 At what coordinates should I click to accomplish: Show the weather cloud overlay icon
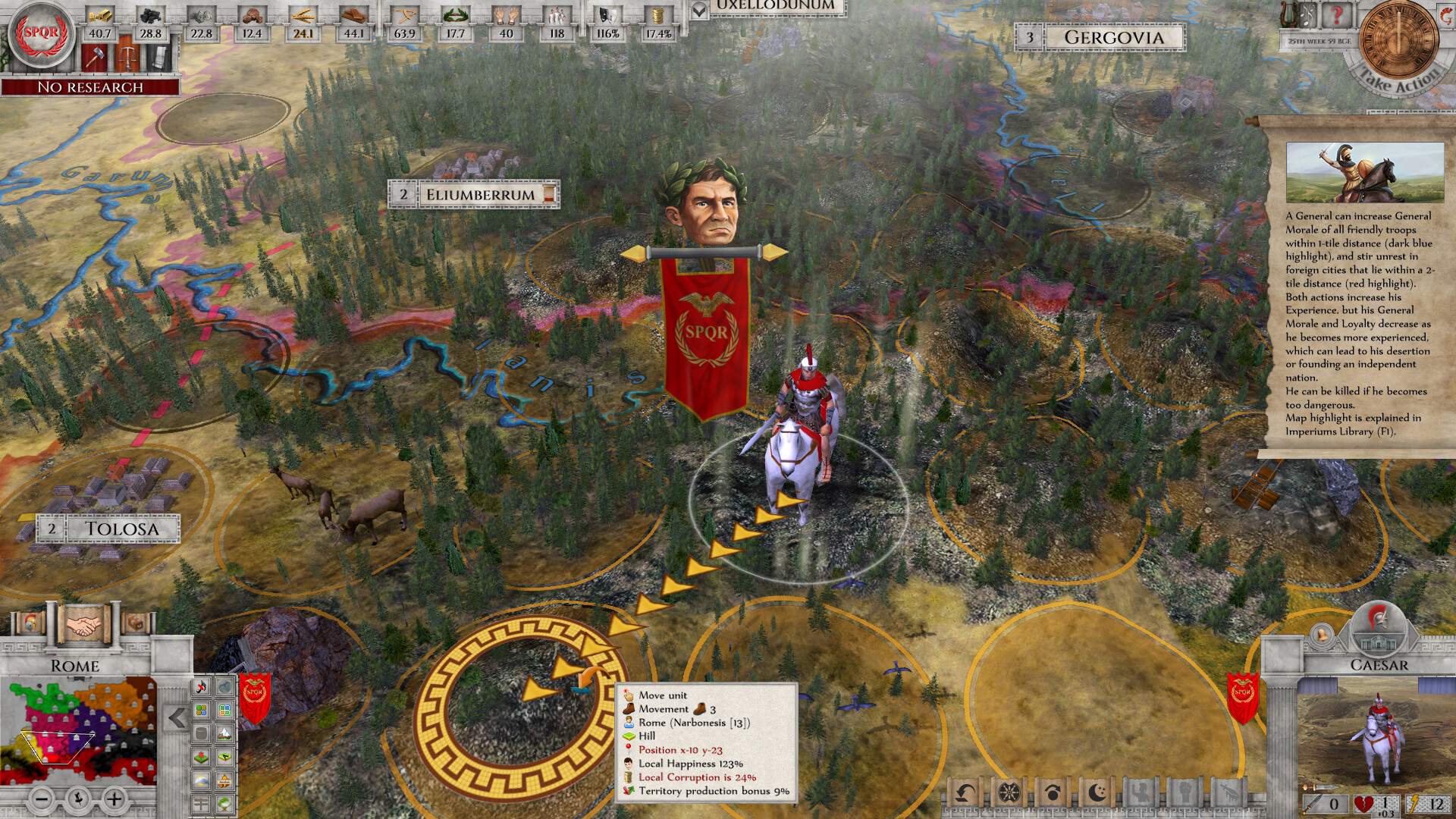point(200,780)
